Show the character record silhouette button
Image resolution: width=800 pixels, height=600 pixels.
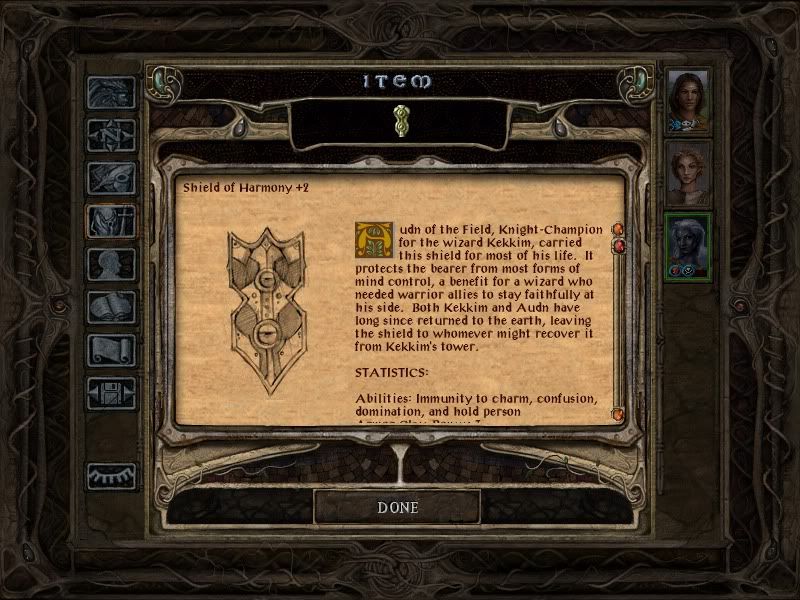[110, 264]
